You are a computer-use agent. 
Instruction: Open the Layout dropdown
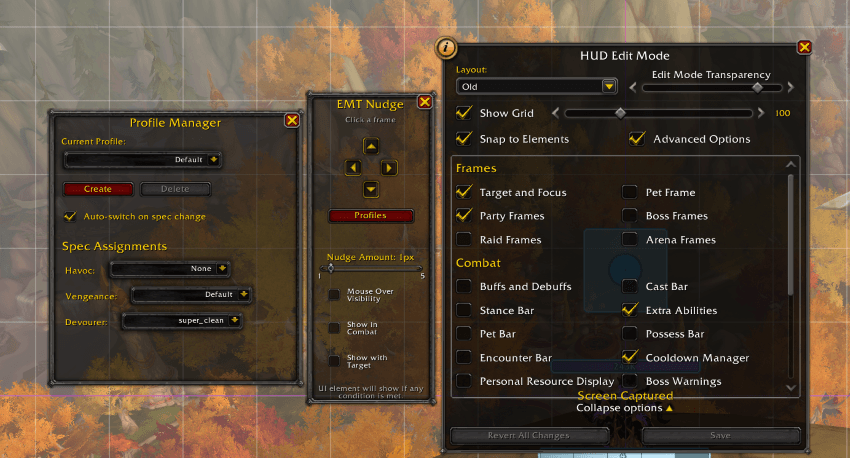click(537, 87)
